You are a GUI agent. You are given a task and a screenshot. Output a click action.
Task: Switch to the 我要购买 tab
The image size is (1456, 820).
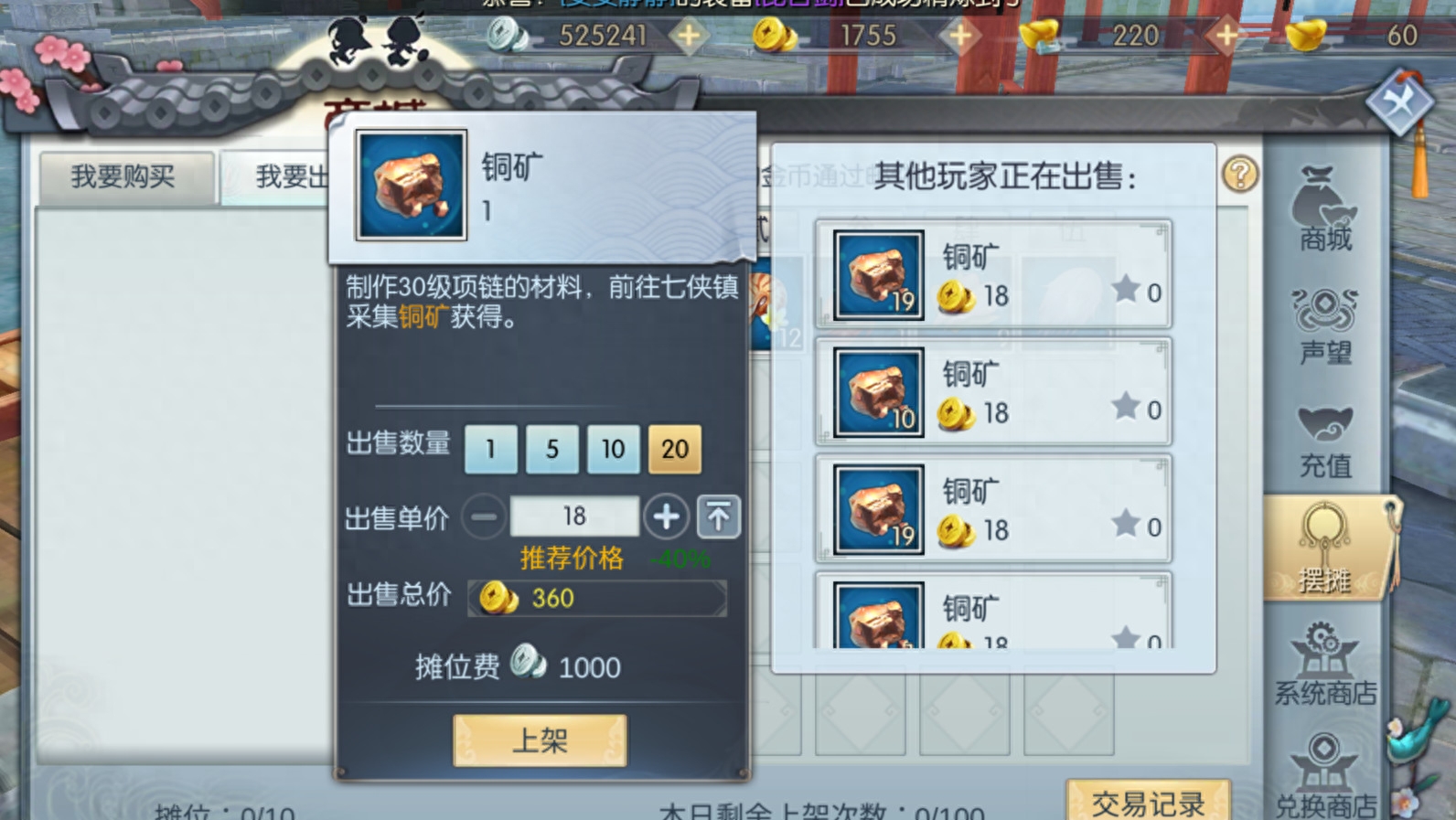(125, 176)
